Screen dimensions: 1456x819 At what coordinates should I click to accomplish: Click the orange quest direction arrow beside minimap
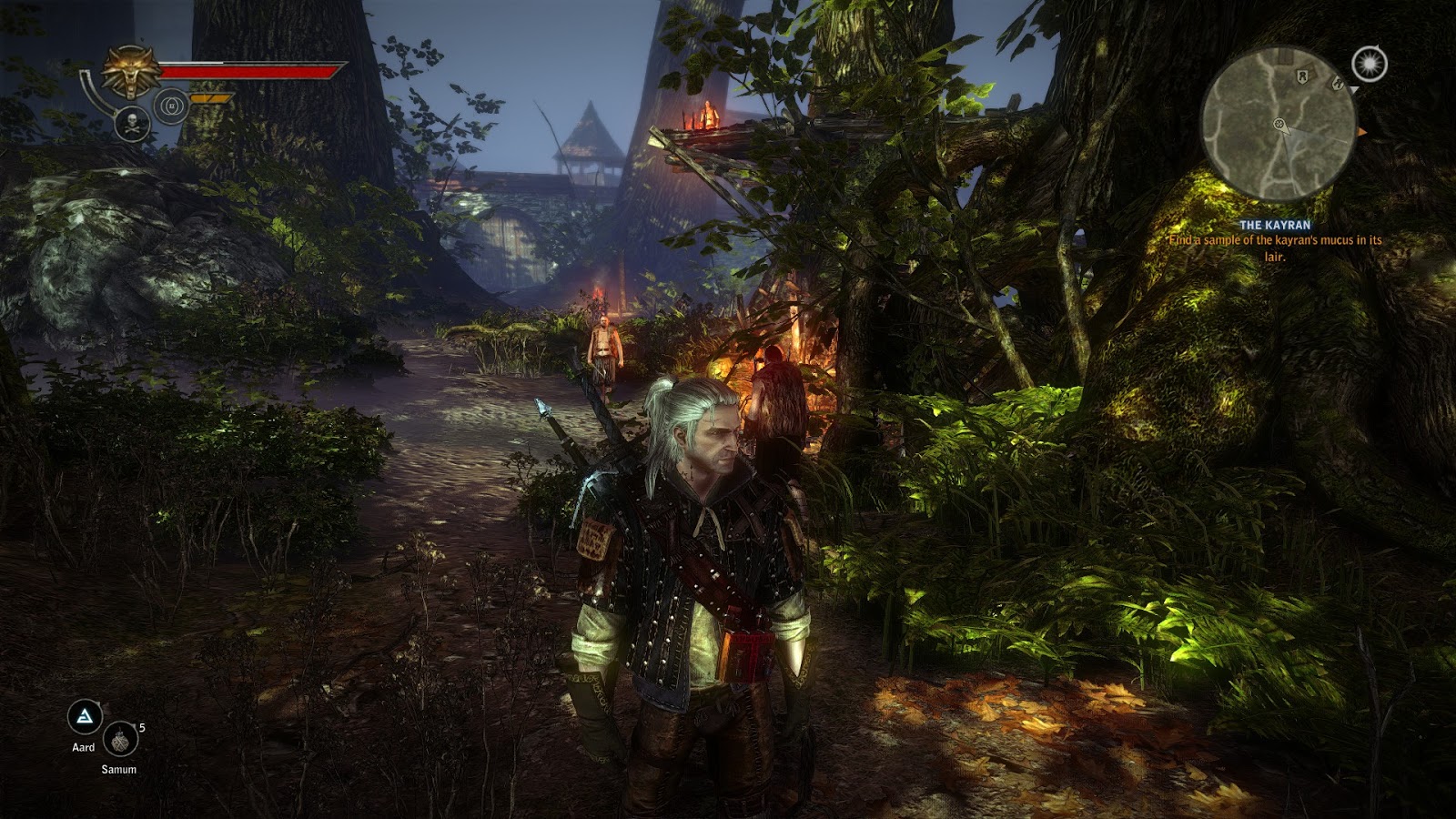[x=1362, y=131]
